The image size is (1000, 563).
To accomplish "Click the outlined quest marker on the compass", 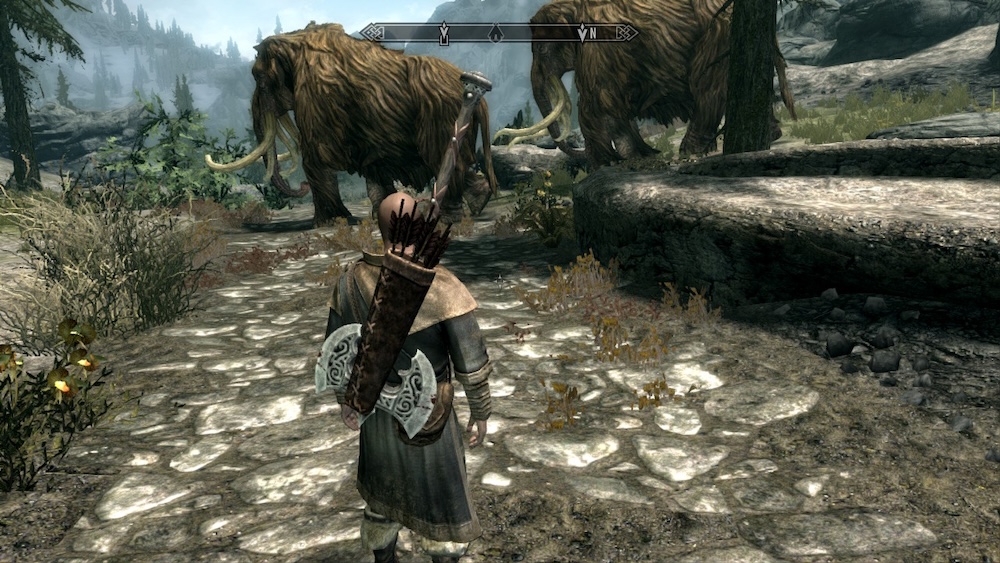I will (x=444, y=33).
